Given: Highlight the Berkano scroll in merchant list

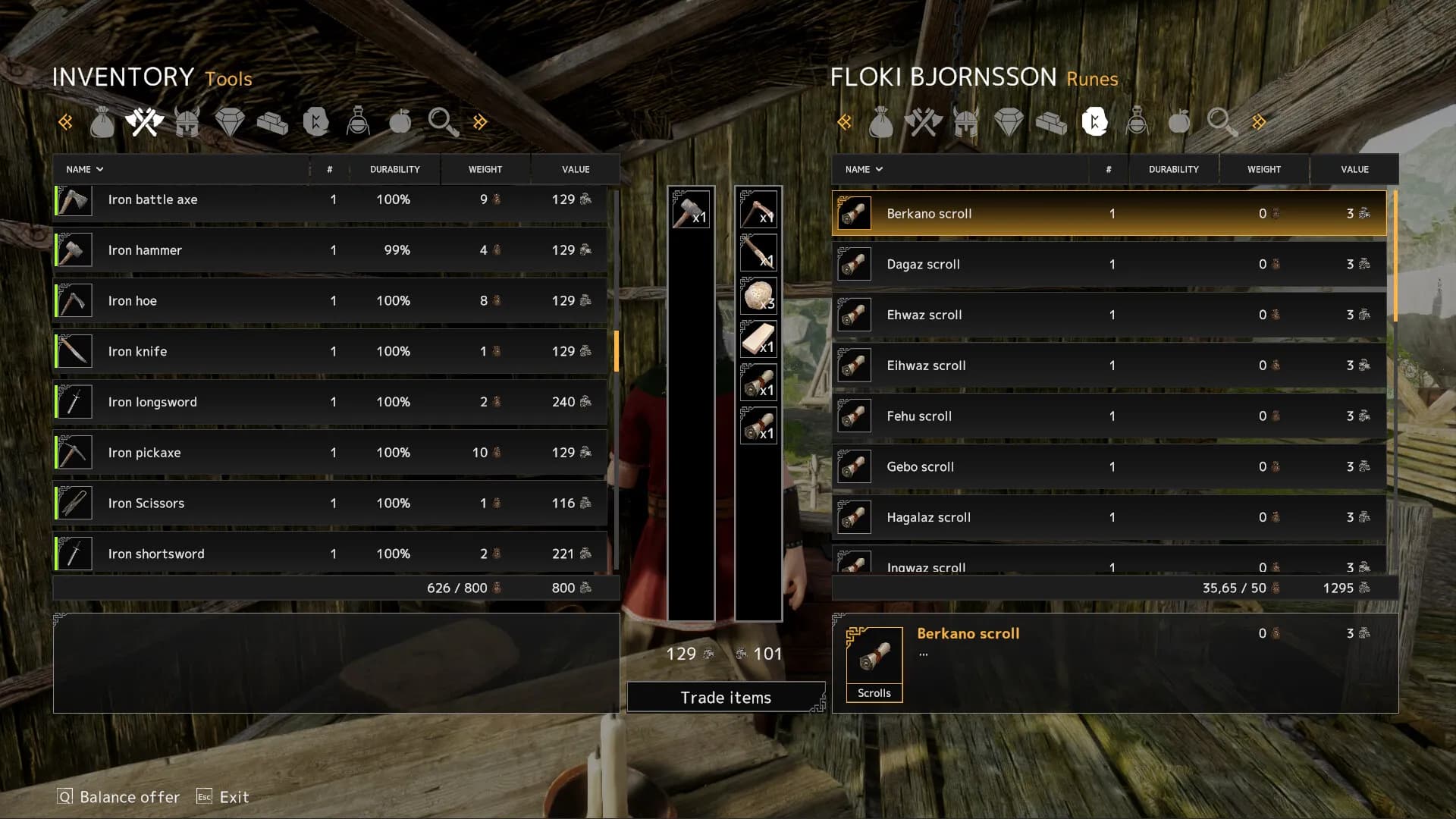Looking at the screenshot, I should tap(1109, 214).
